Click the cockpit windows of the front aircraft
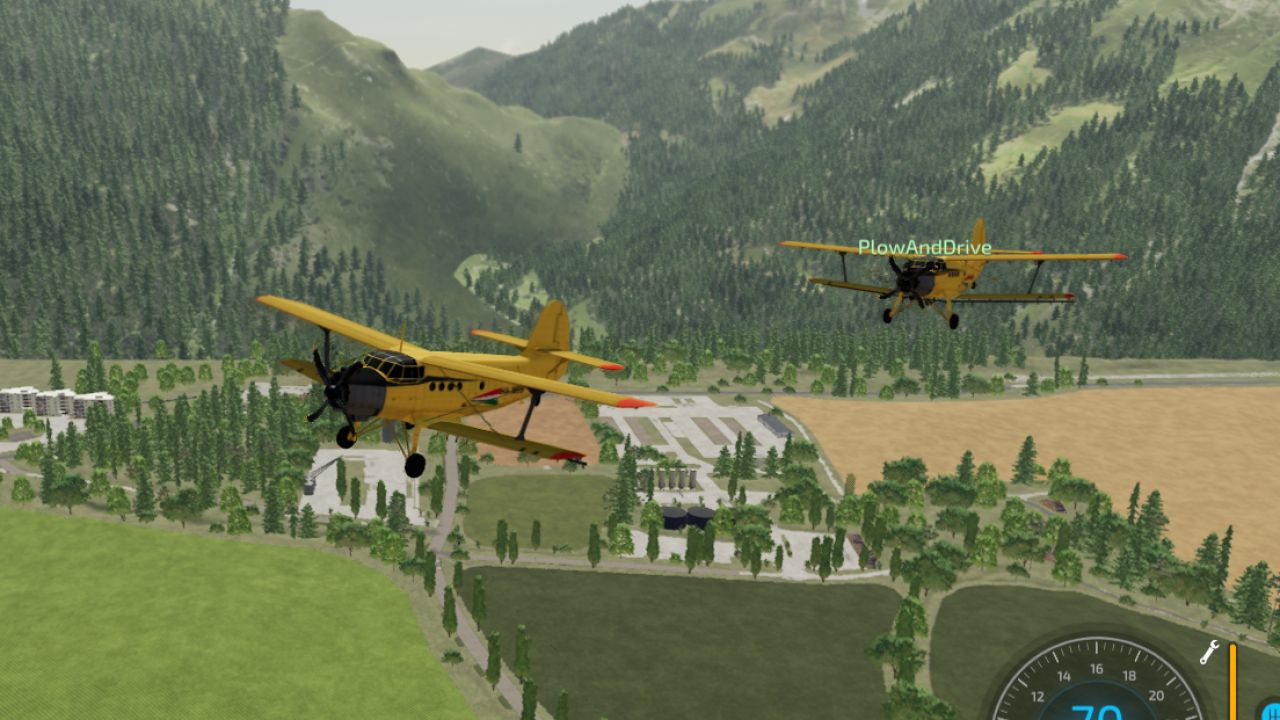 pyautogui.click(x=392, y=368)
